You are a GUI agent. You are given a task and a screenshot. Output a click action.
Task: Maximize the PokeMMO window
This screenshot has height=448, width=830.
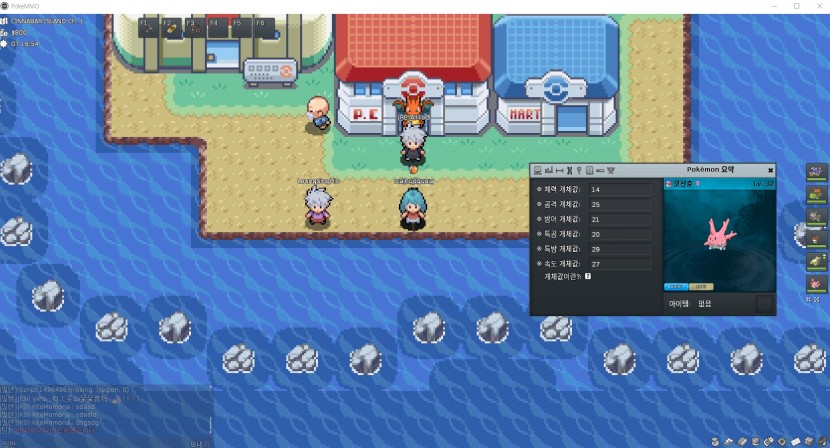[x=796, y=6]
